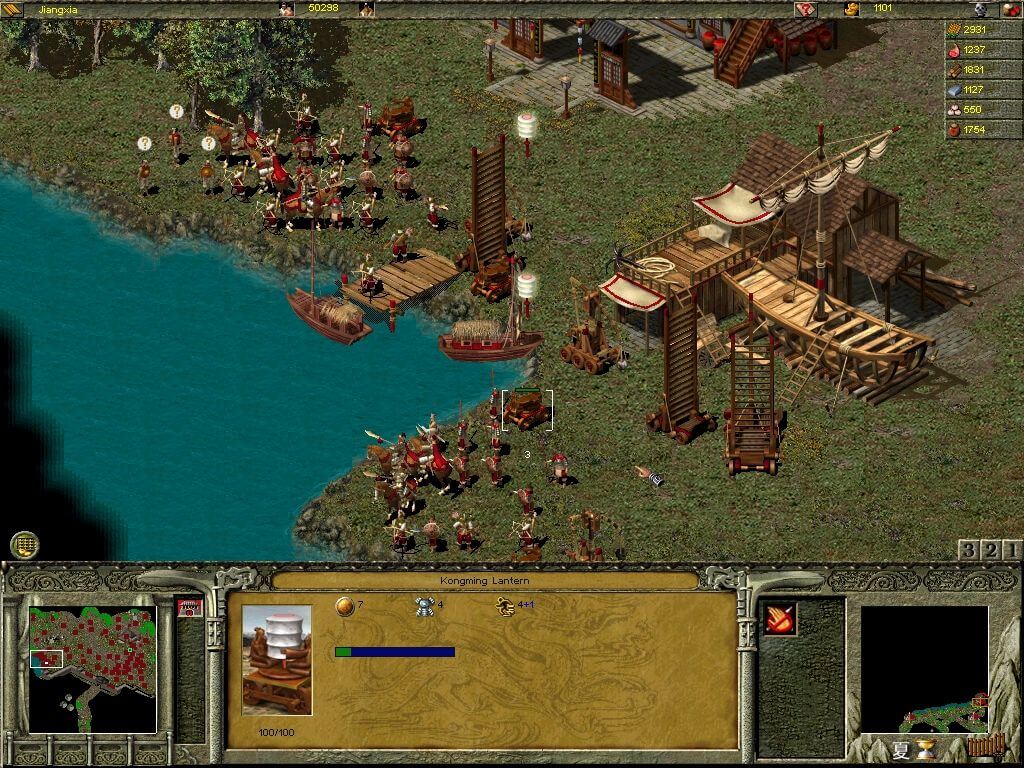The image size is (1024, 768).
Task: Select the Kongming Lantern unit portrait
Action: [x=276, y=659]
